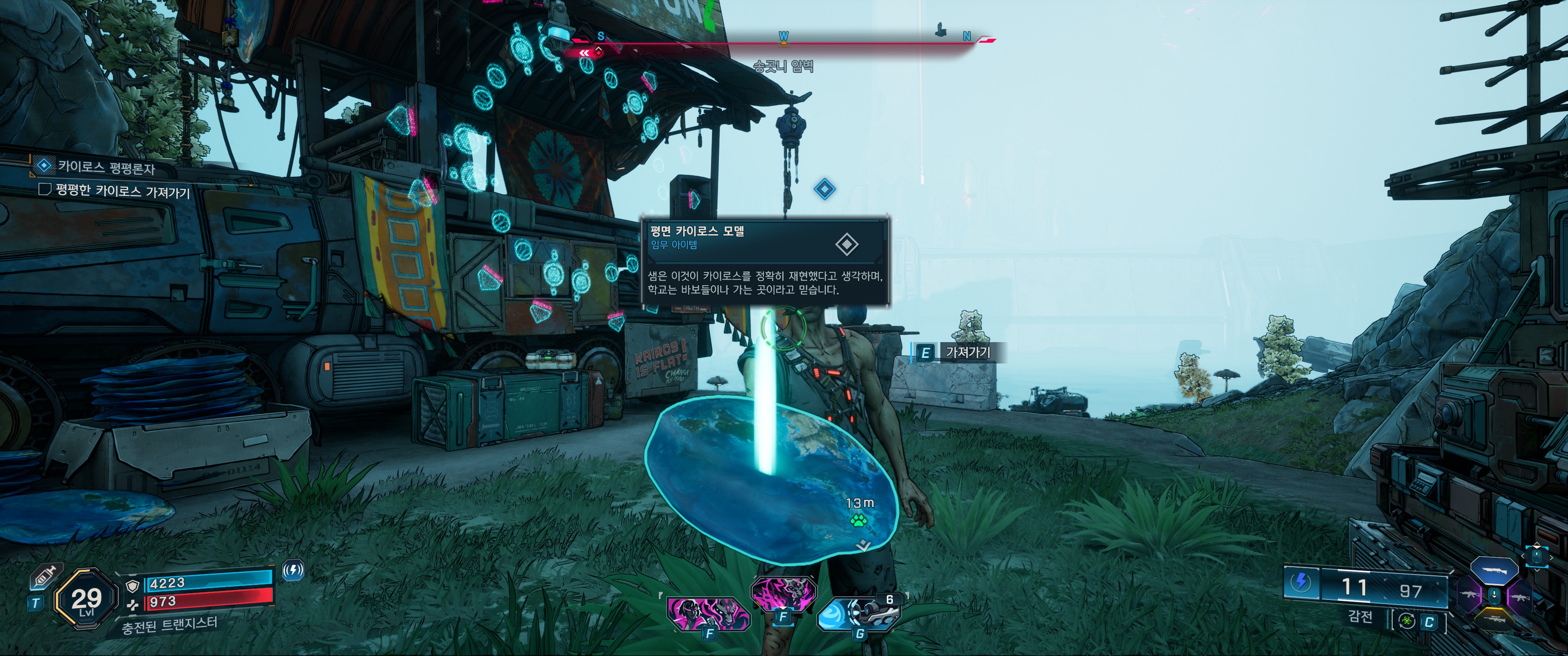Click the shield lightning status icon
This screenshot has height=656, width=1568.
tap(294, 570)
